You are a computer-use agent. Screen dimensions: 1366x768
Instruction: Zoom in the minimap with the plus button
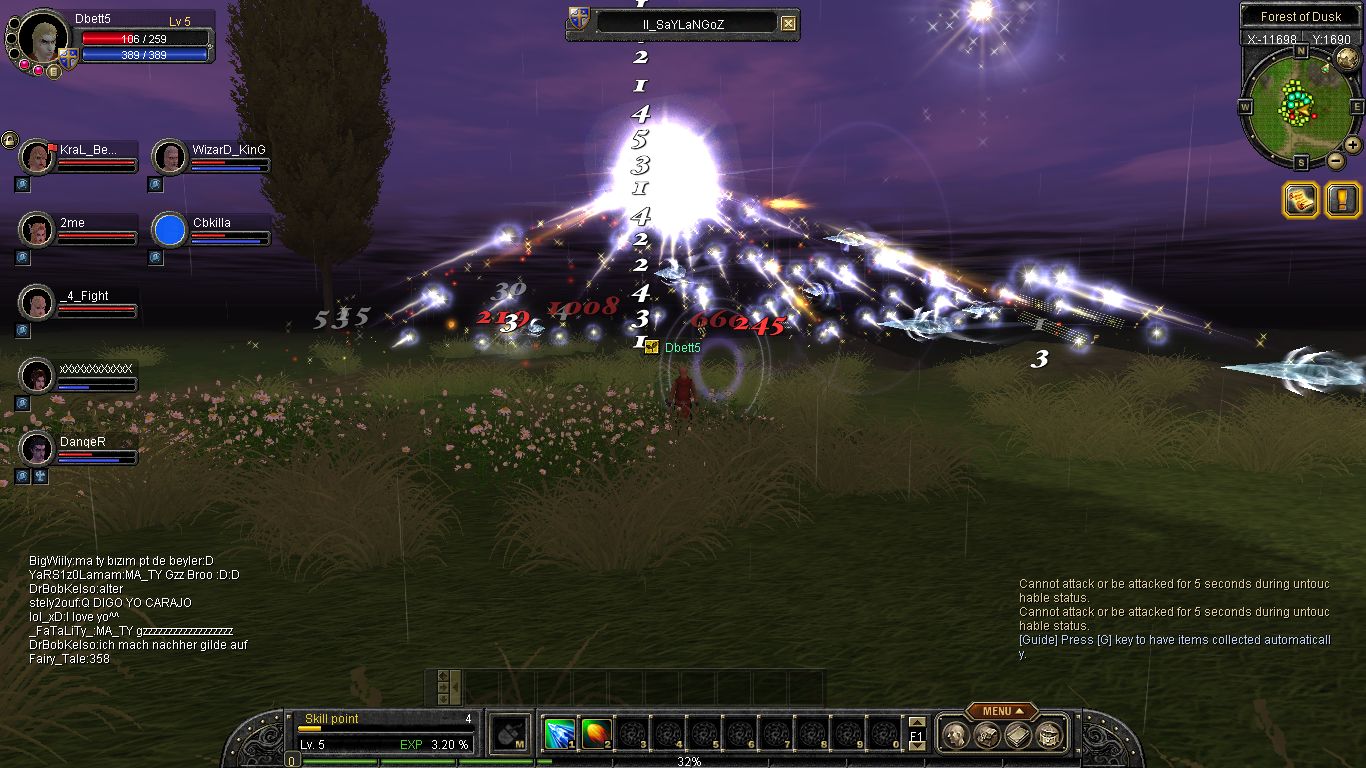coord(1353,146)
